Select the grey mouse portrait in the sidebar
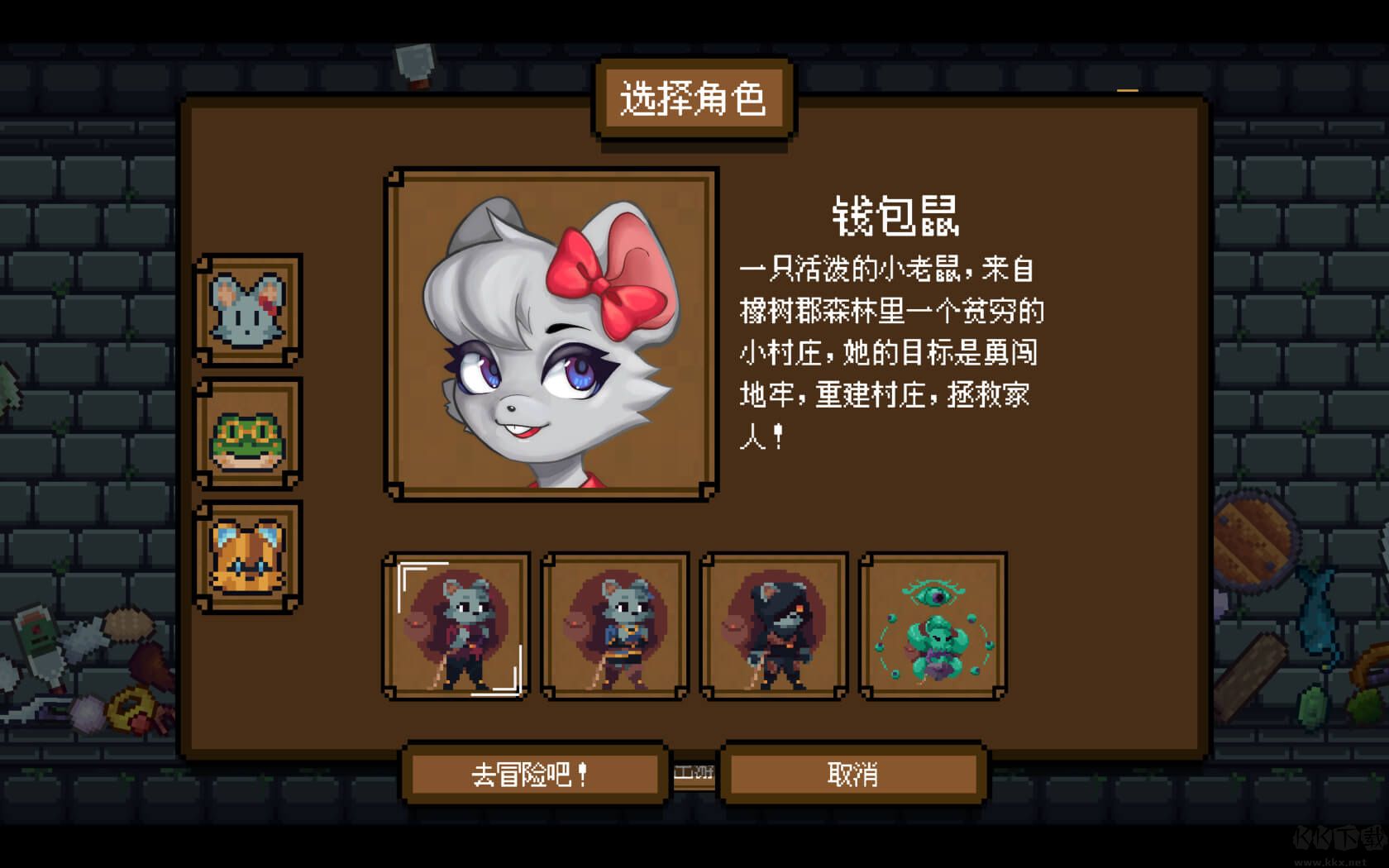The height and width of the screenshot is (868, 1389). pyautogui.click(x=246, y=314)
